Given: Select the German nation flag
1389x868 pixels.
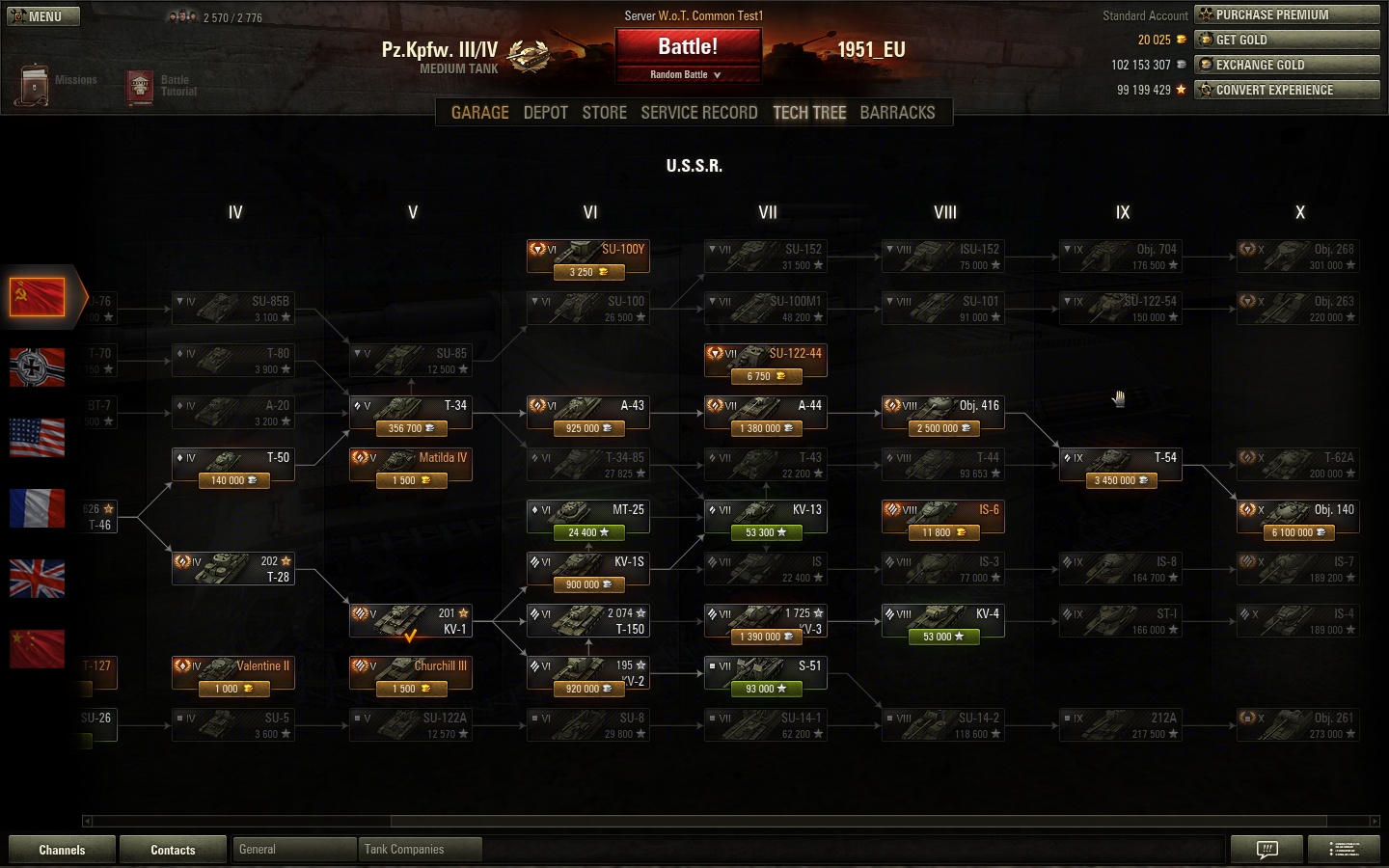Looking at the screenshot, I should [37, 367].
